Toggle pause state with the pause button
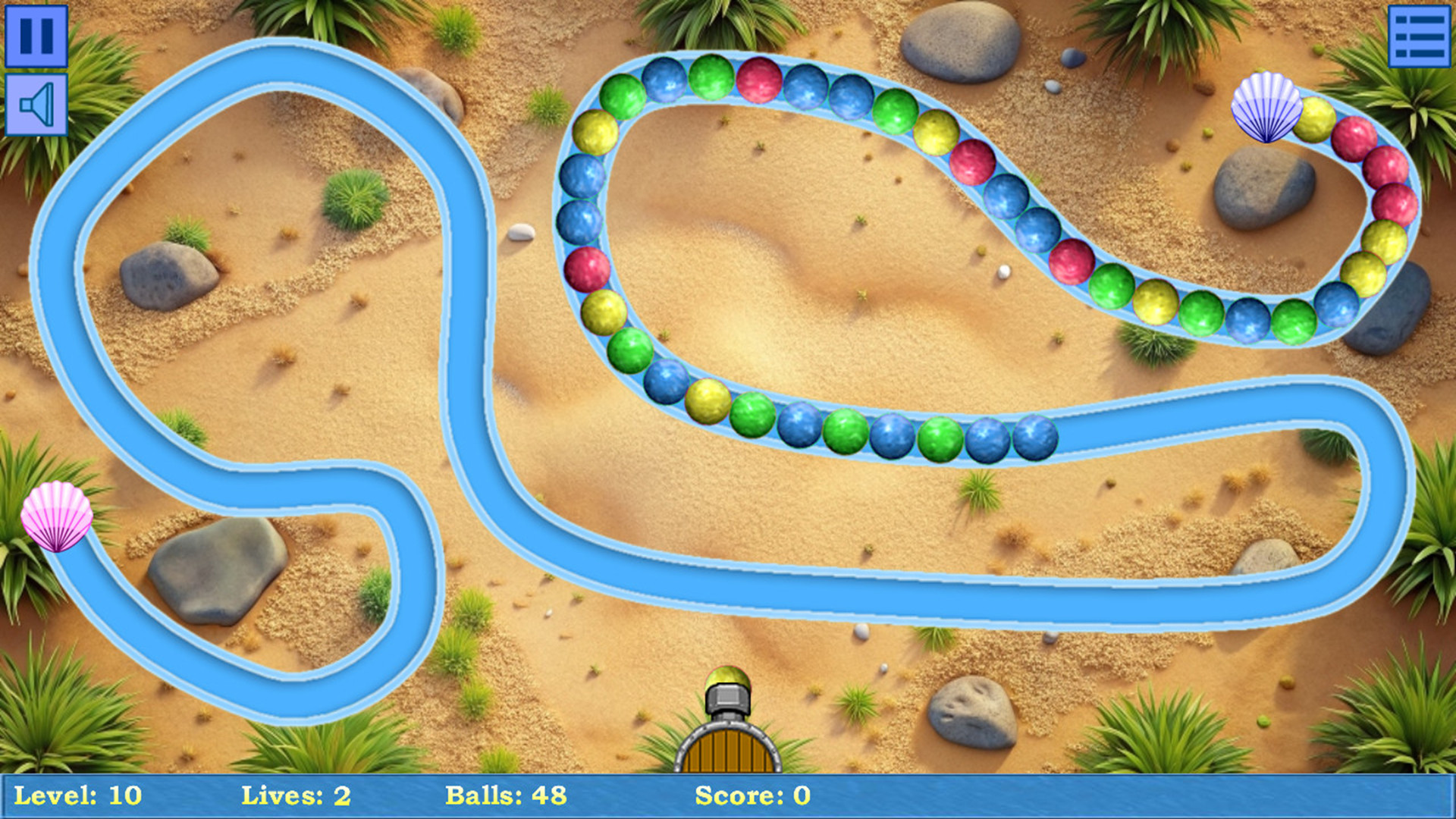Screen dimensions: 1456x819 click(36, 34)
